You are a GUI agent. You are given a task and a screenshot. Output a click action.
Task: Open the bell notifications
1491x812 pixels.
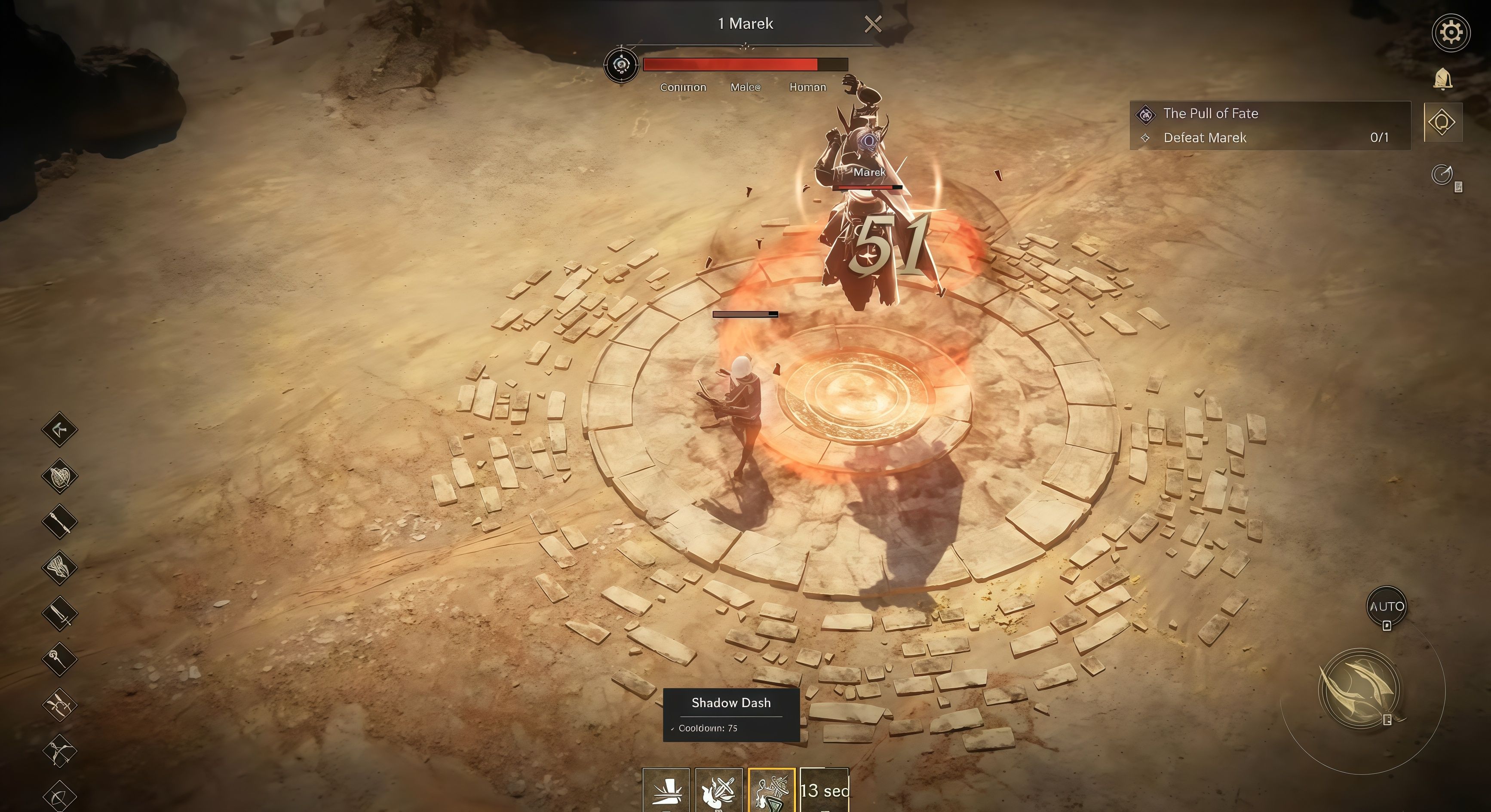click(1442, 79)
